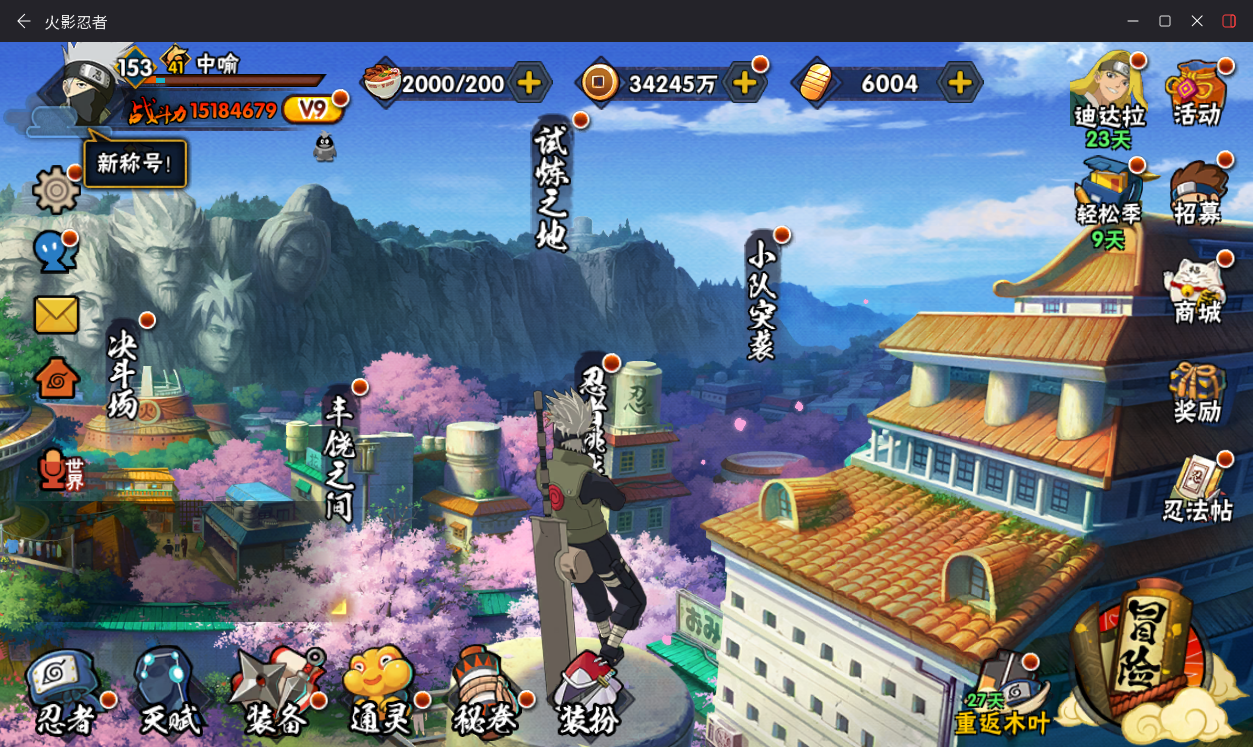Close the emulator window
The image size is (1253, 747).
1197,21
